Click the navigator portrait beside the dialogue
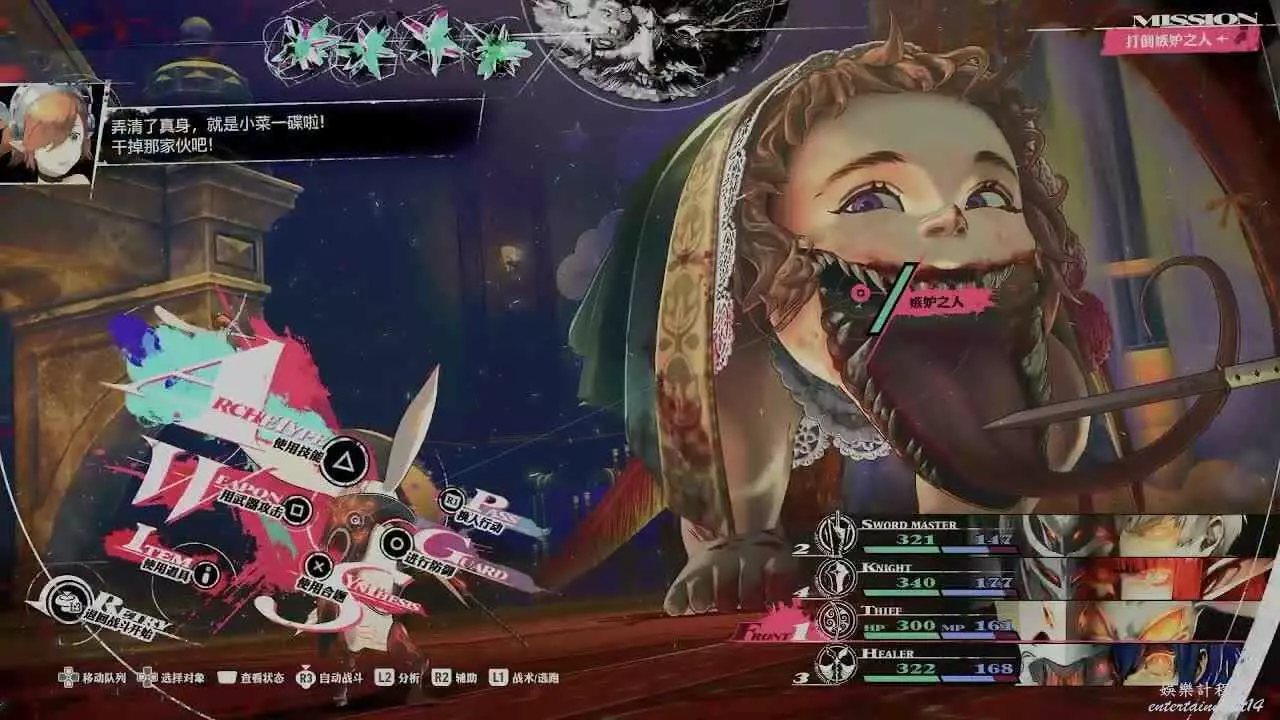The width and height of the screenshot is (1280, 720). [x=48, y=133]
